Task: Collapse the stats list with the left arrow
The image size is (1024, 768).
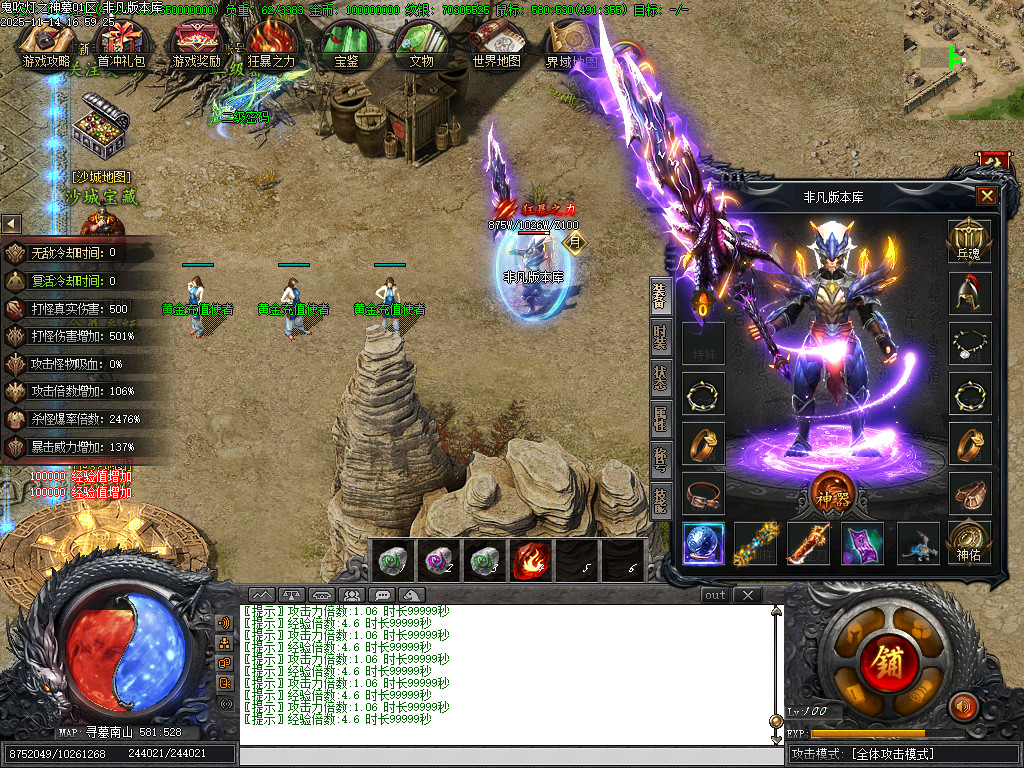Action: (x=11, y=224)
